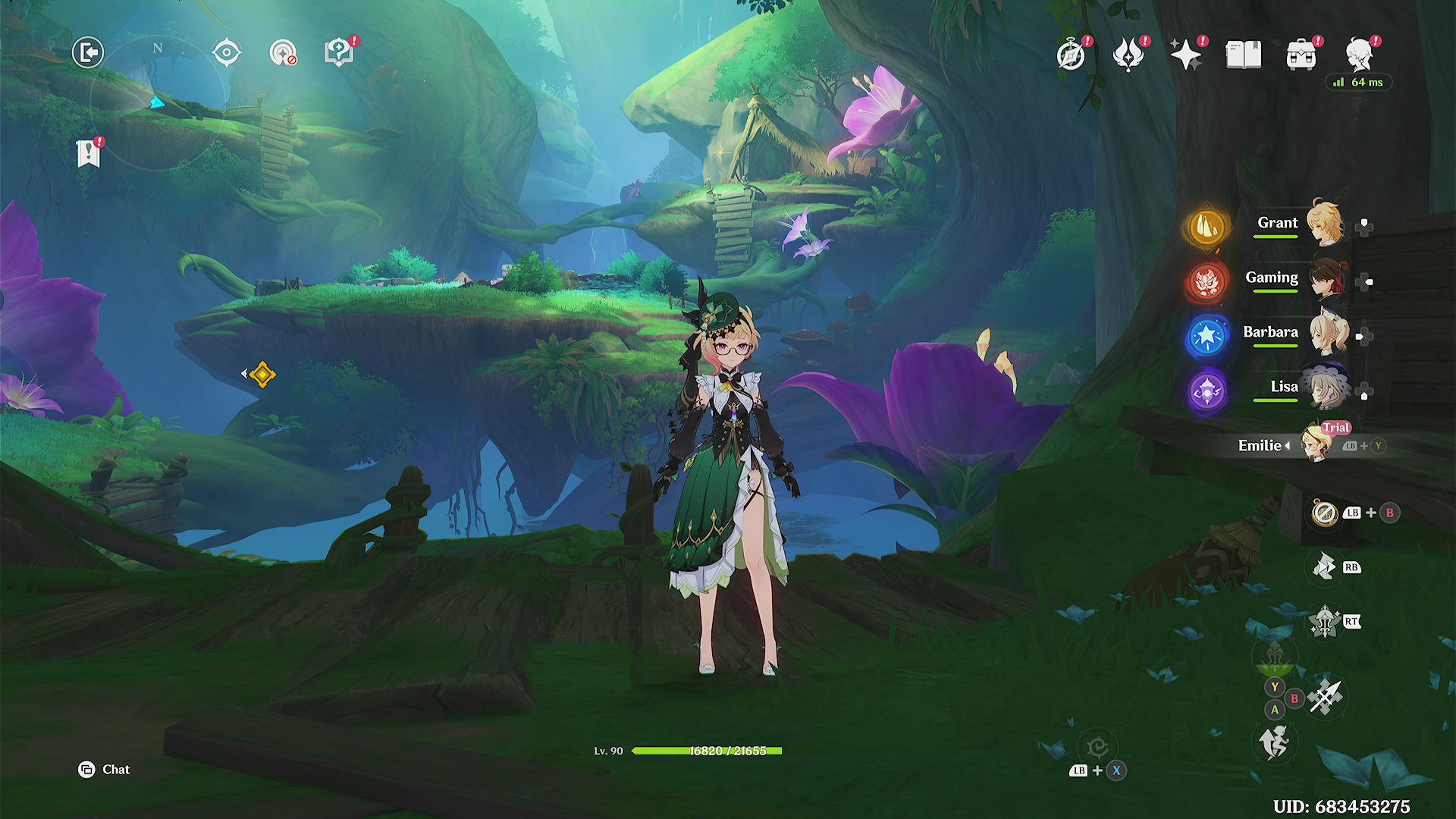Select trial character Emilie
The image size is (1456, 819).
[1316, 445]
